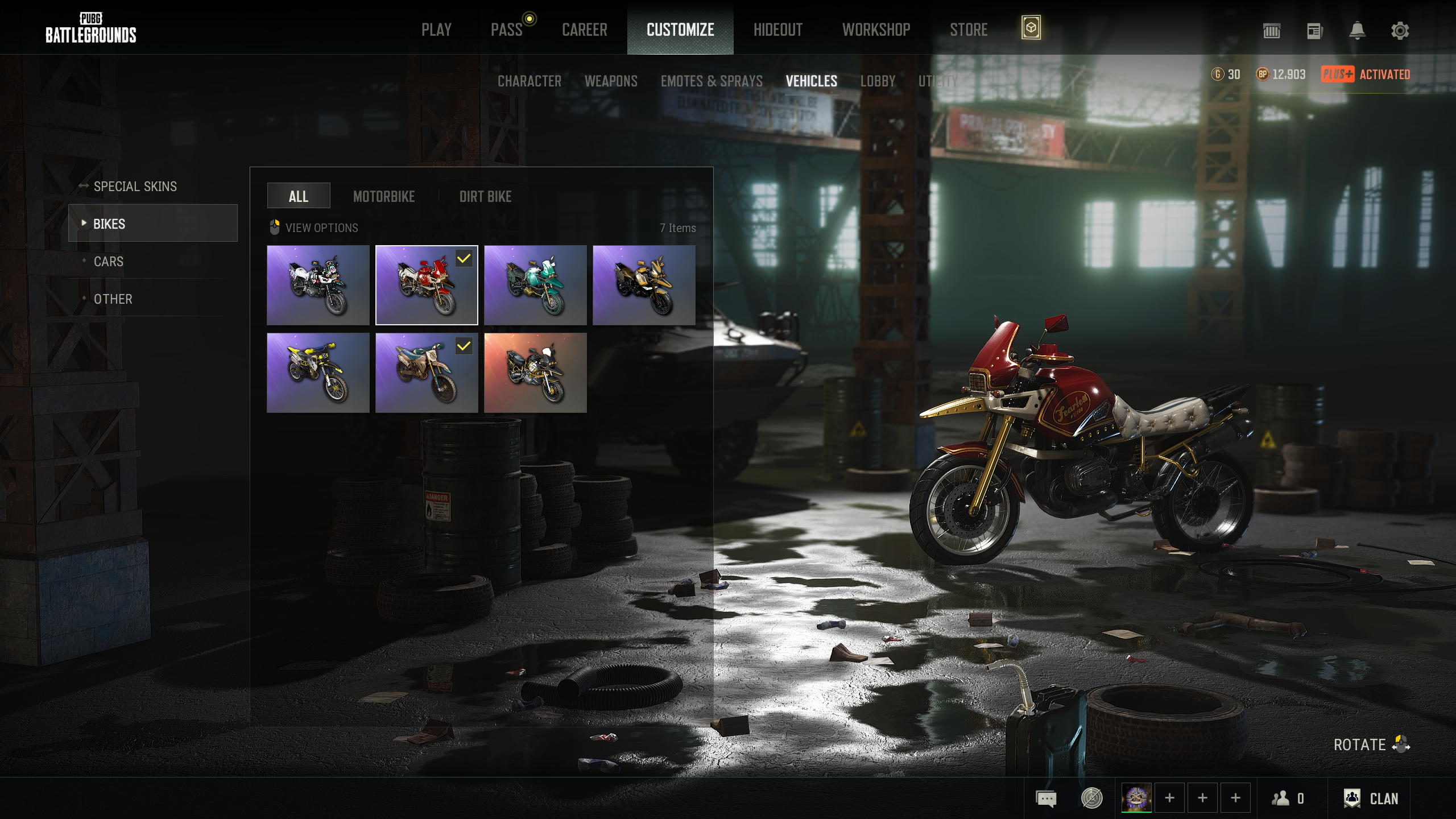
Task: Filter by Motorbike skins
Action: [384, 197]
